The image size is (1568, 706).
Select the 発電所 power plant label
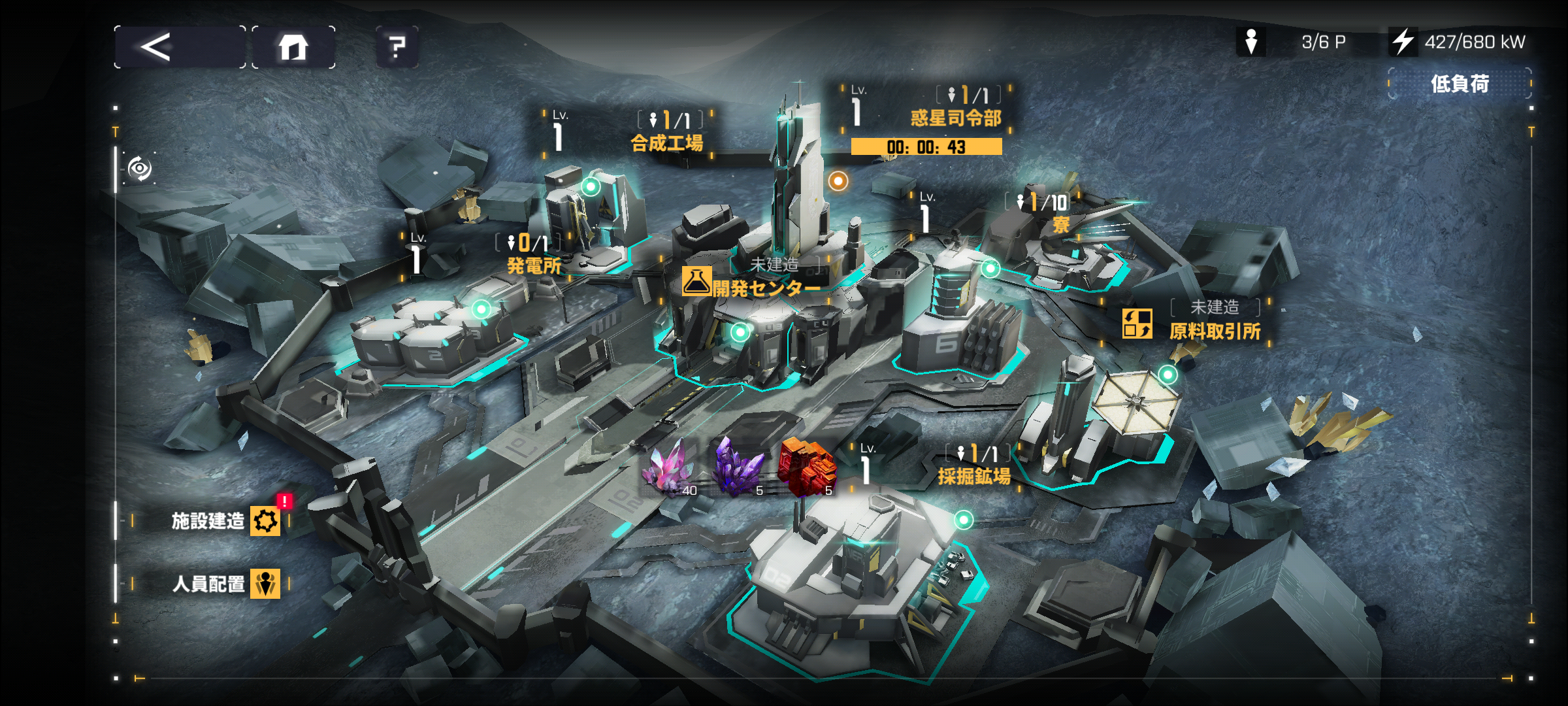click(x=534, y=265)
